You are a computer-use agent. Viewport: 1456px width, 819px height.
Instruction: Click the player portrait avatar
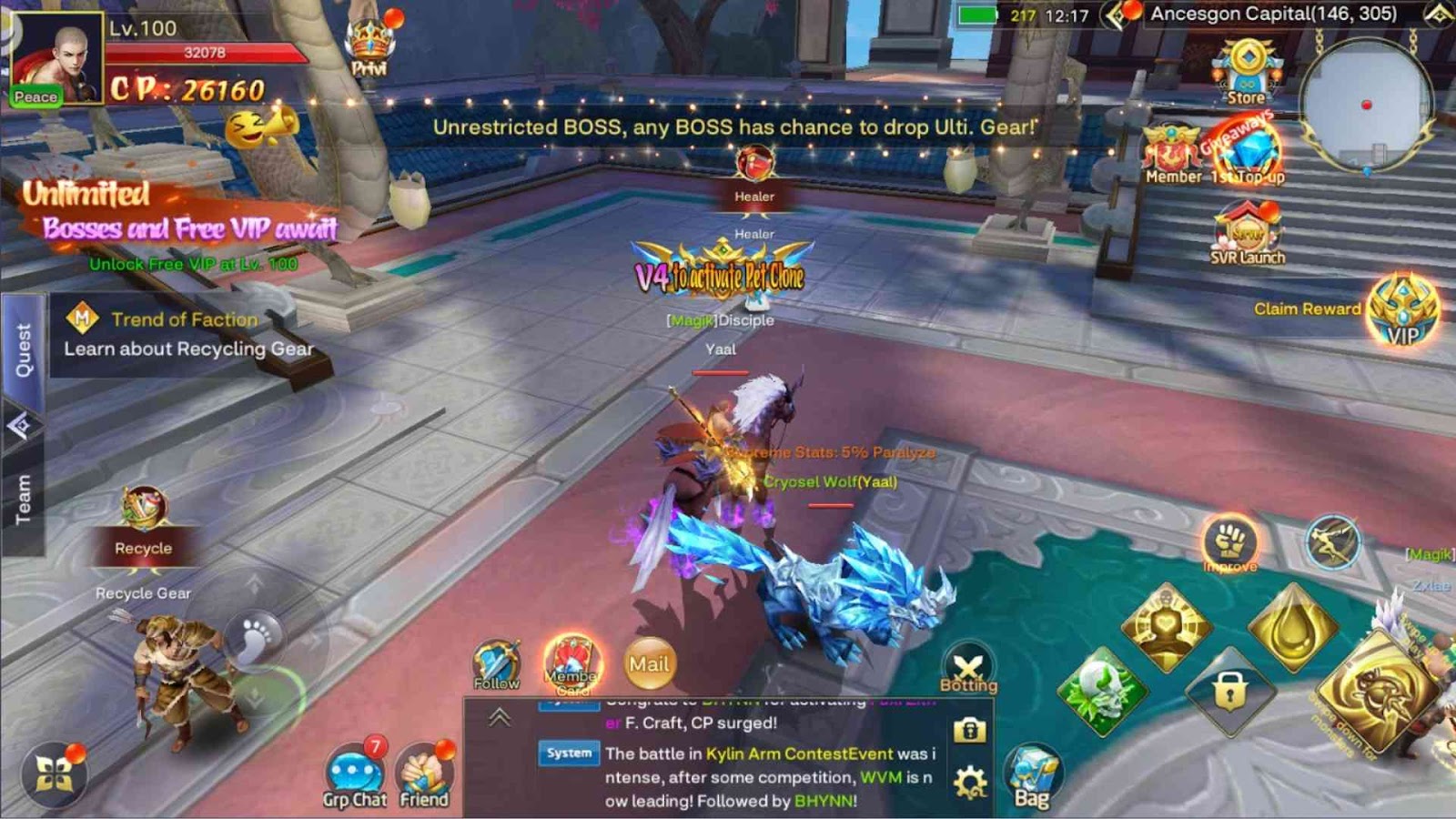pyautogui.click(x=55, y=59)
